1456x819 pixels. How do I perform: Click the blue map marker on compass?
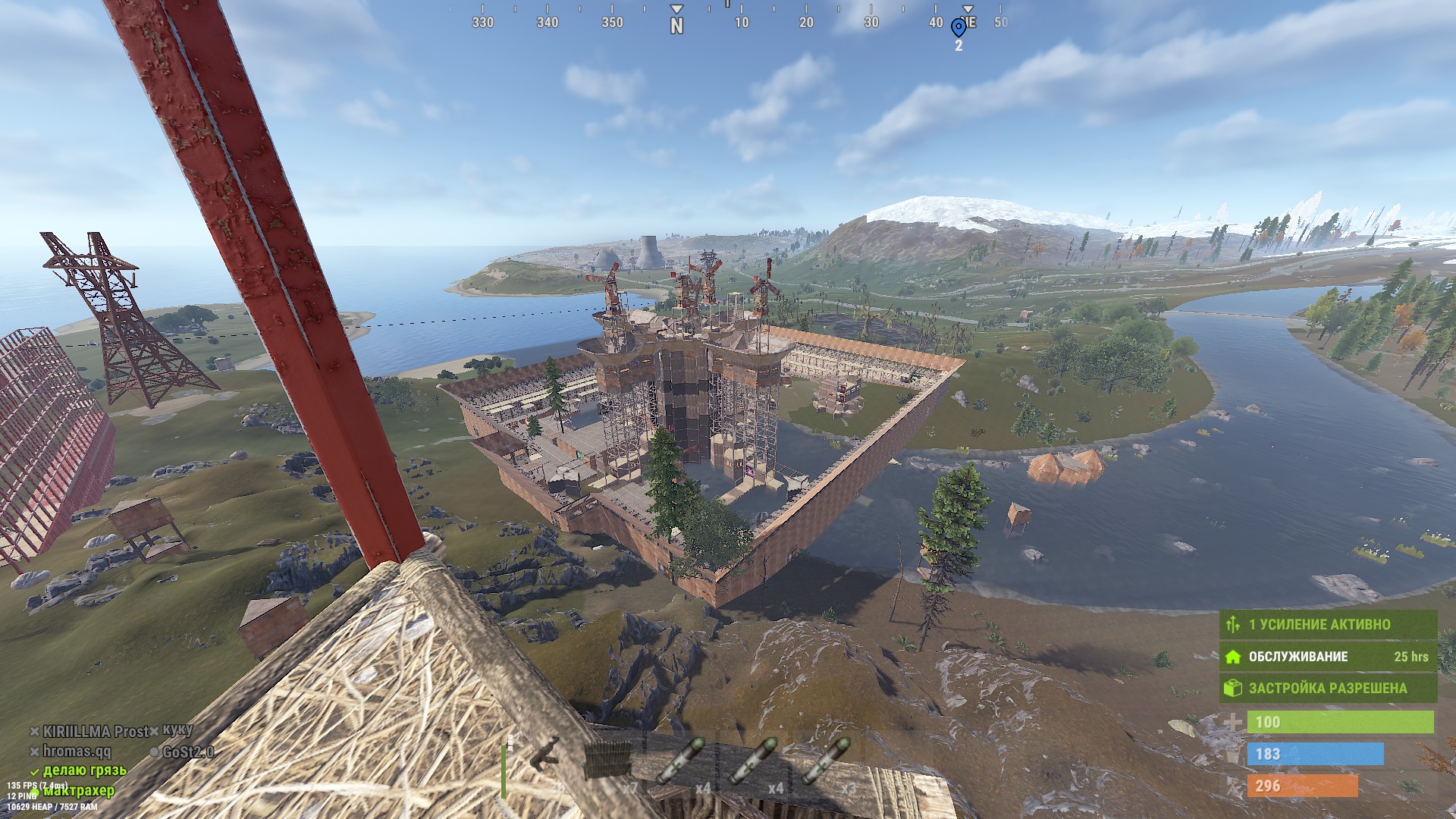[959, 28]
